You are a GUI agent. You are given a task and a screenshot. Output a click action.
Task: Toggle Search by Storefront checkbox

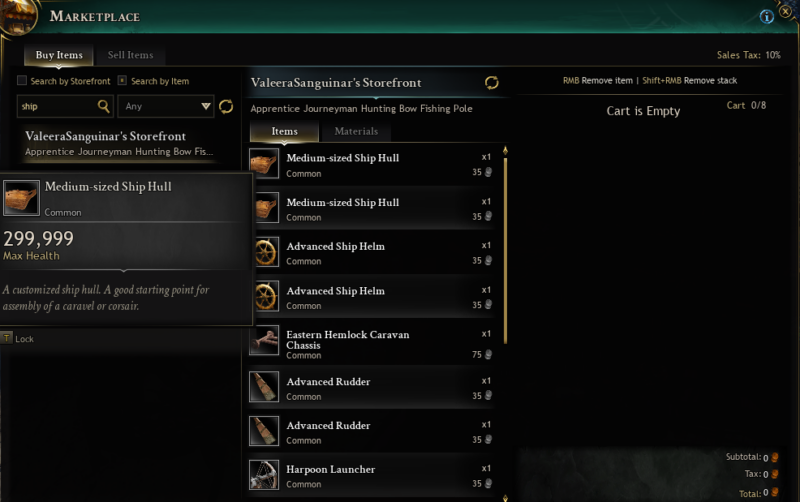coord(23,81)
